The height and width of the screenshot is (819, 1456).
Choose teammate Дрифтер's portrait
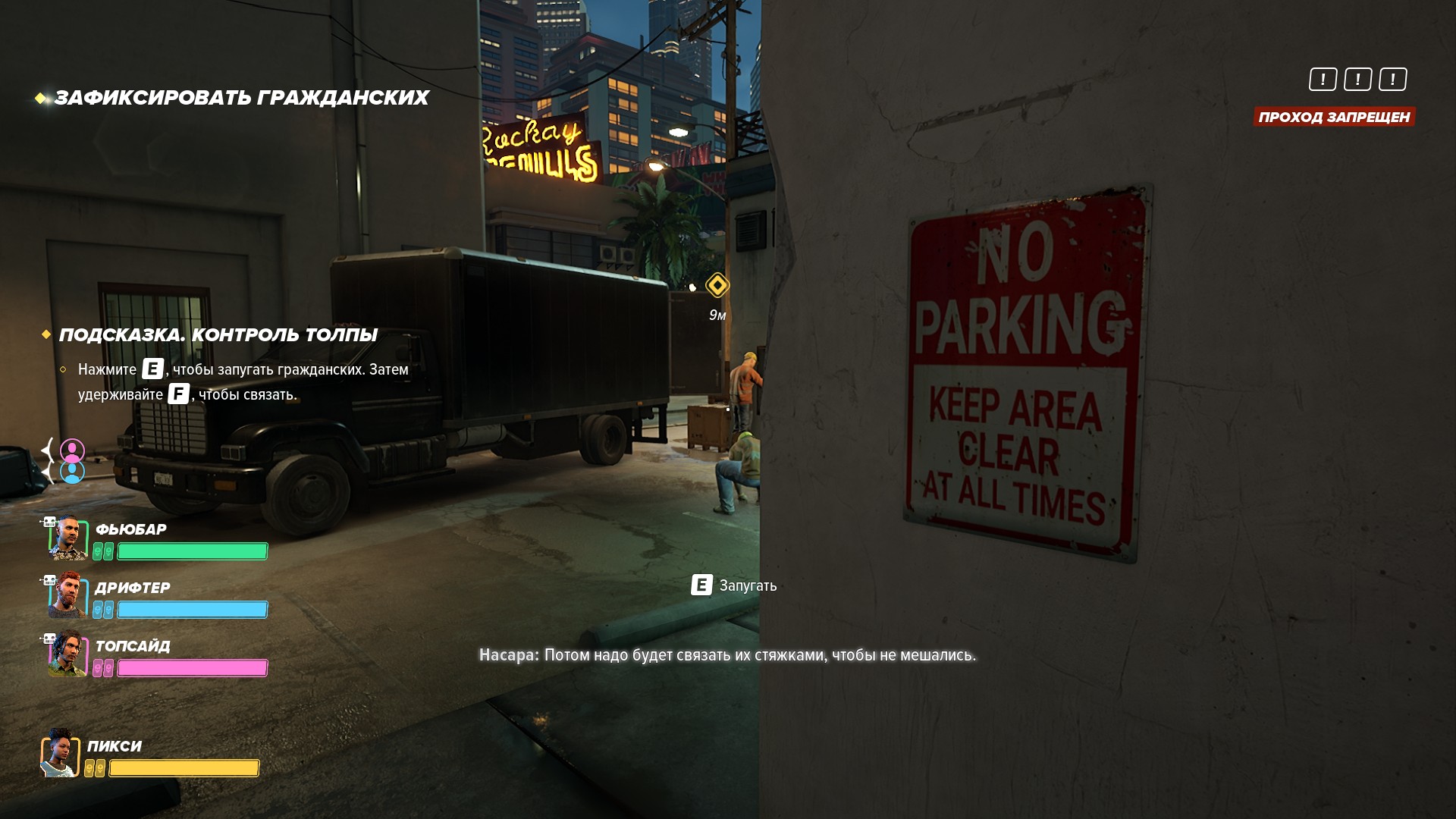point(67,596)
